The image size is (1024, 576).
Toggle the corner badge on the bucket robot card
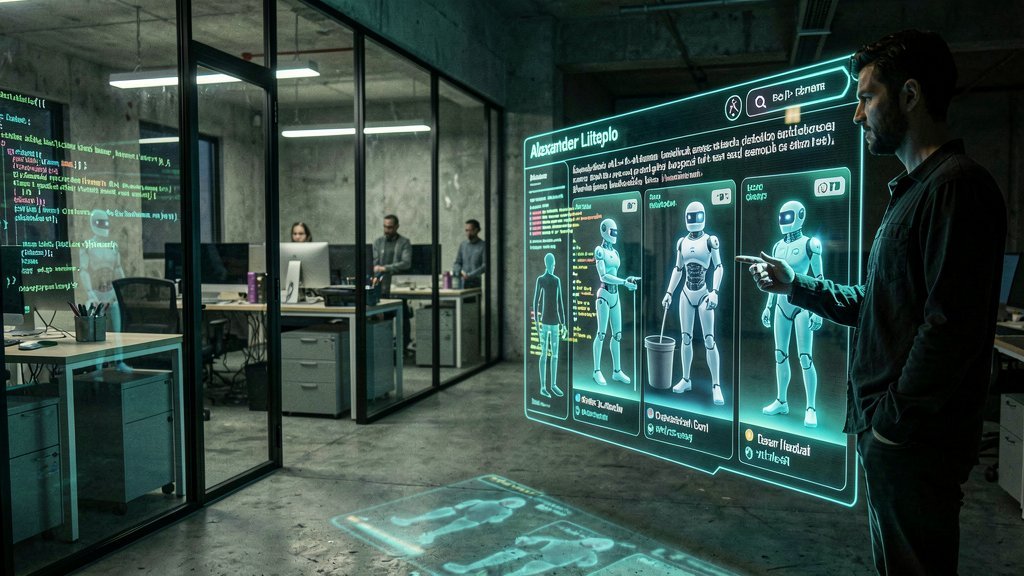pyautogui.click(x=721, y=196)
